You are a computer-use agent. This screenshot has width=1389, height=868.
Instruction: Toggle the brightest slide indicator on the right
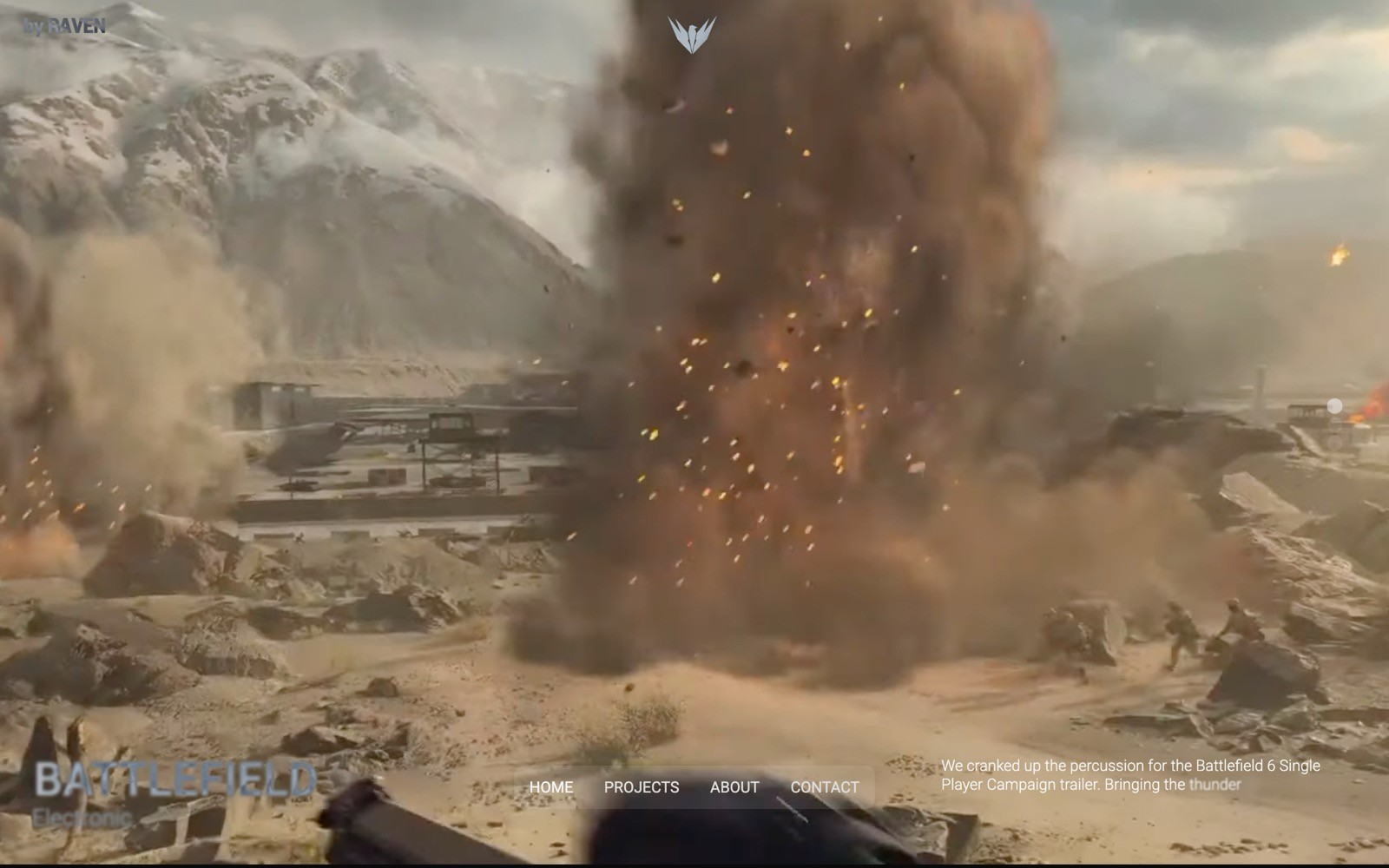1335,405
